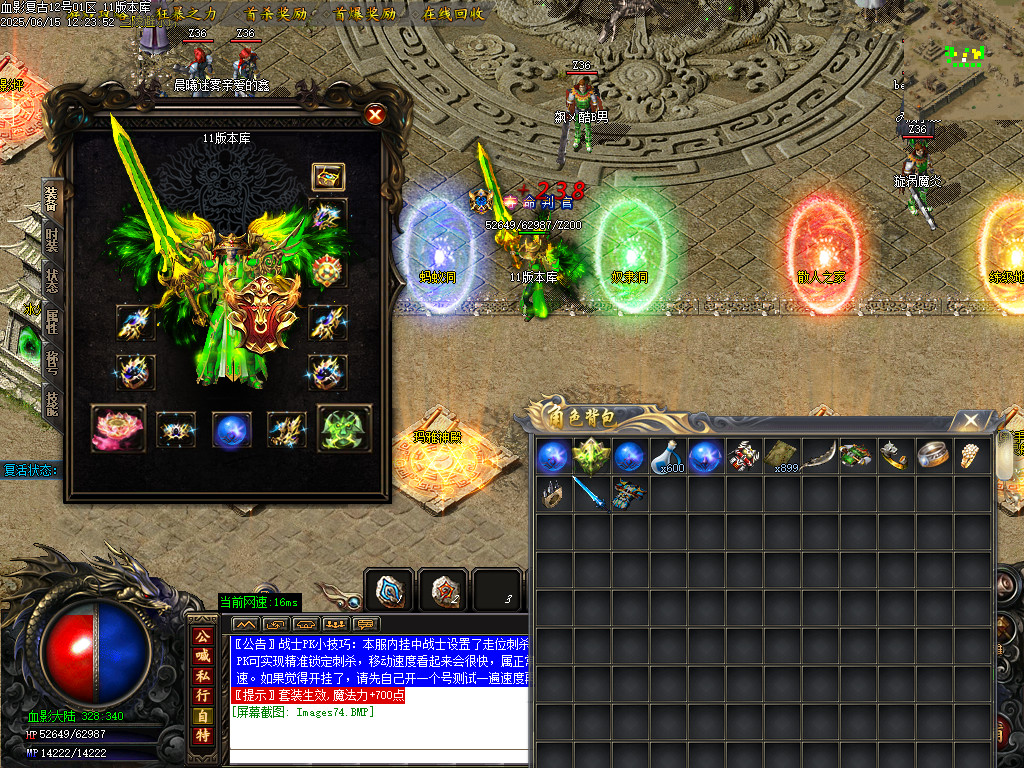
Task: Select the green demon mask equipment slot
Action: click(344, 429)
